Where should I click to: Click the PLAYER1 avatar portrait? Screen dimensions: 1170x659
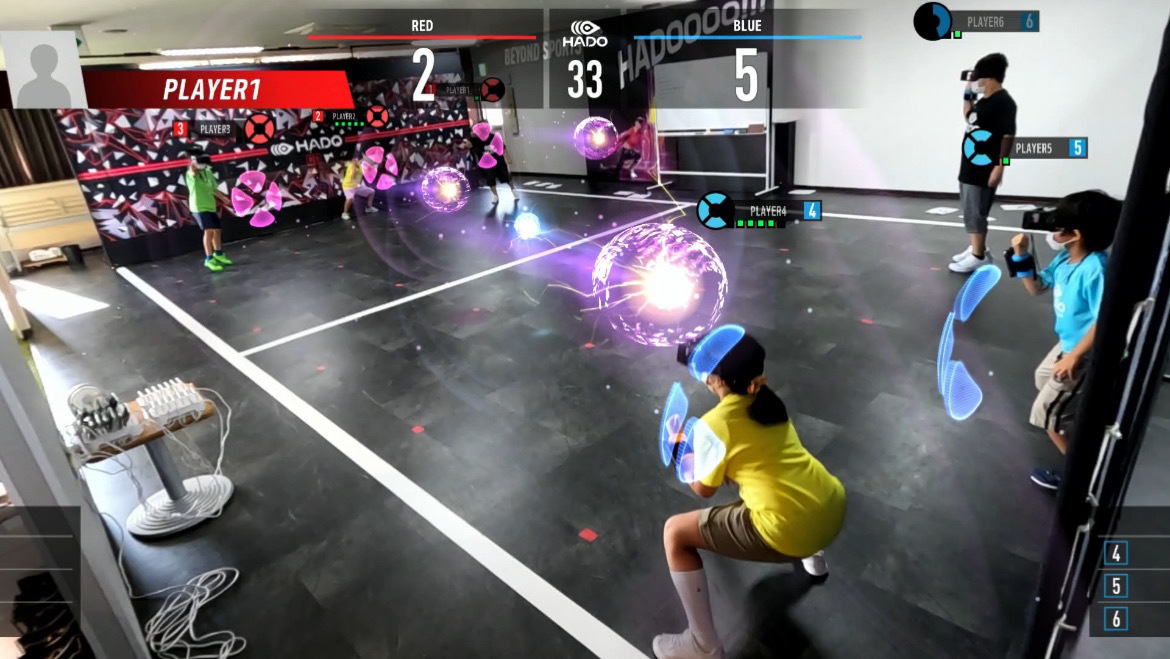tap(43, 70)
